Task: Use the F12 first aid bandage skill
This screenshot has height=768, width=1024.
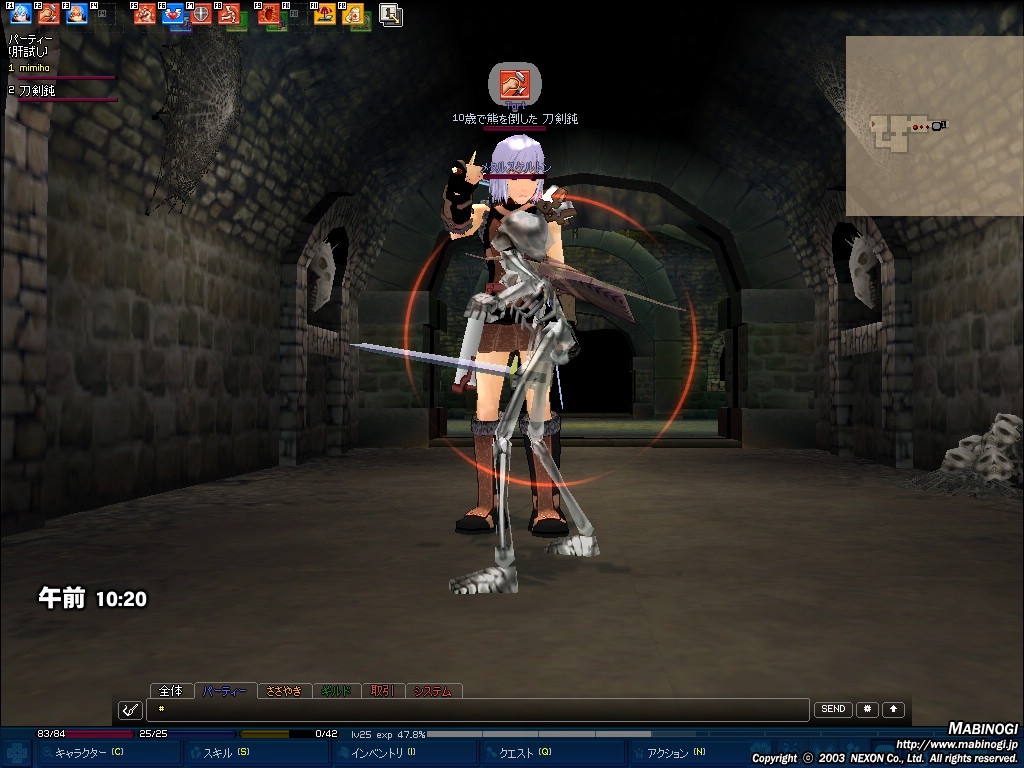Action: pos(353,14)
